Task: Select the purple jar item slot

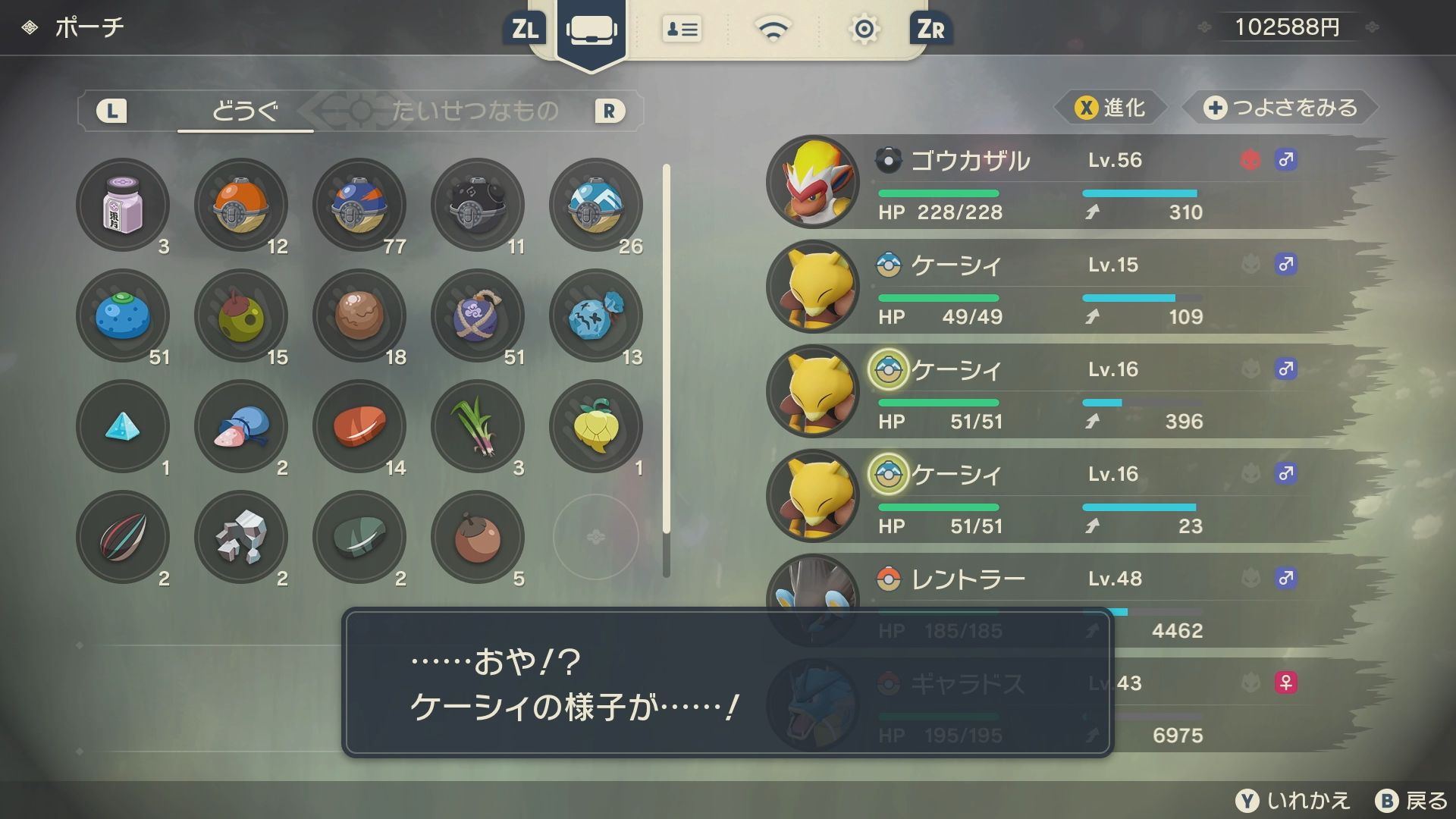Action: (x=123, y=205)
